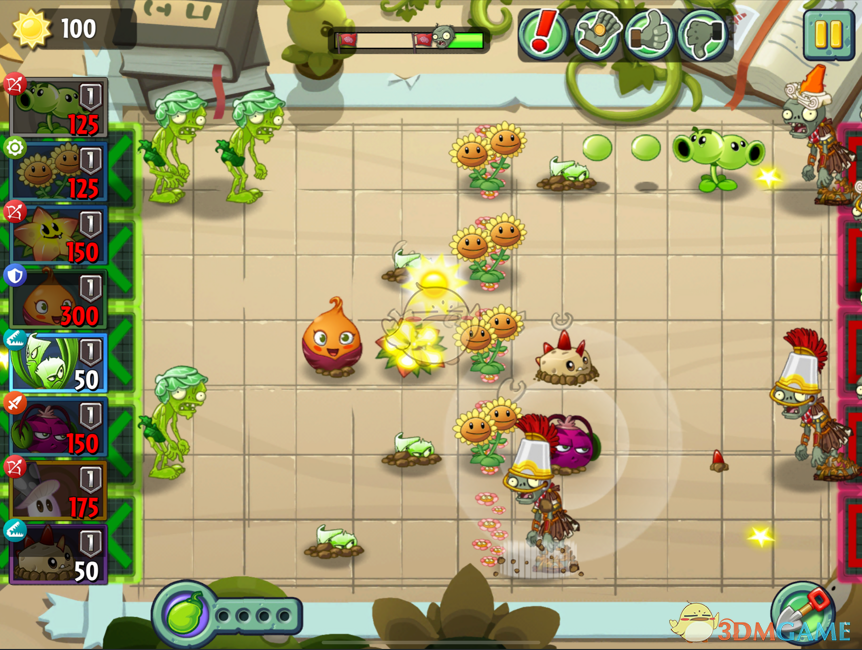This screenshot has width=862, height=650.
Task: Pause the game with the pause button
Action: tap(828, 34)
